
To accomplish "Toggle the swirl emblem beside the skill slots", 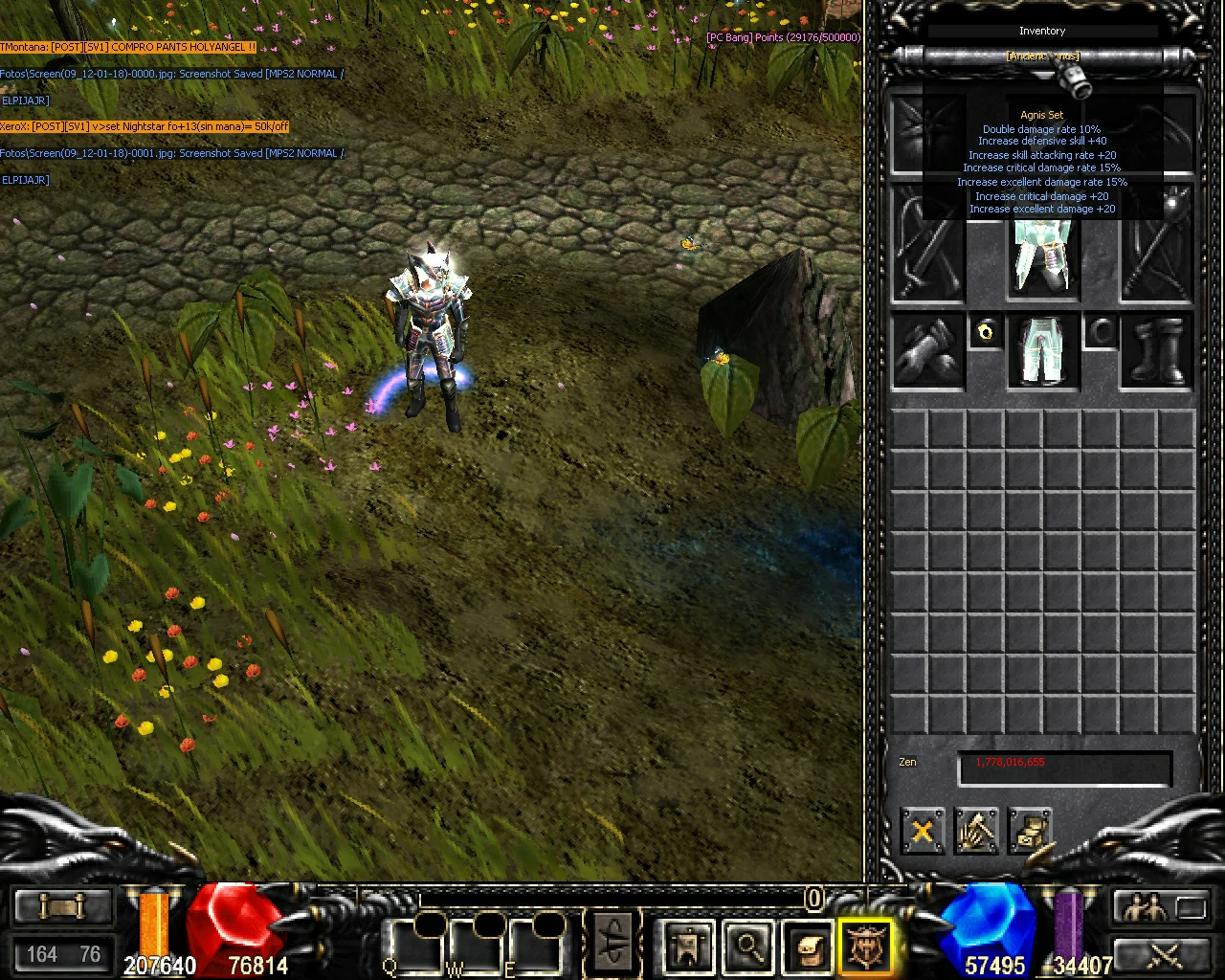I will point(613,941).
